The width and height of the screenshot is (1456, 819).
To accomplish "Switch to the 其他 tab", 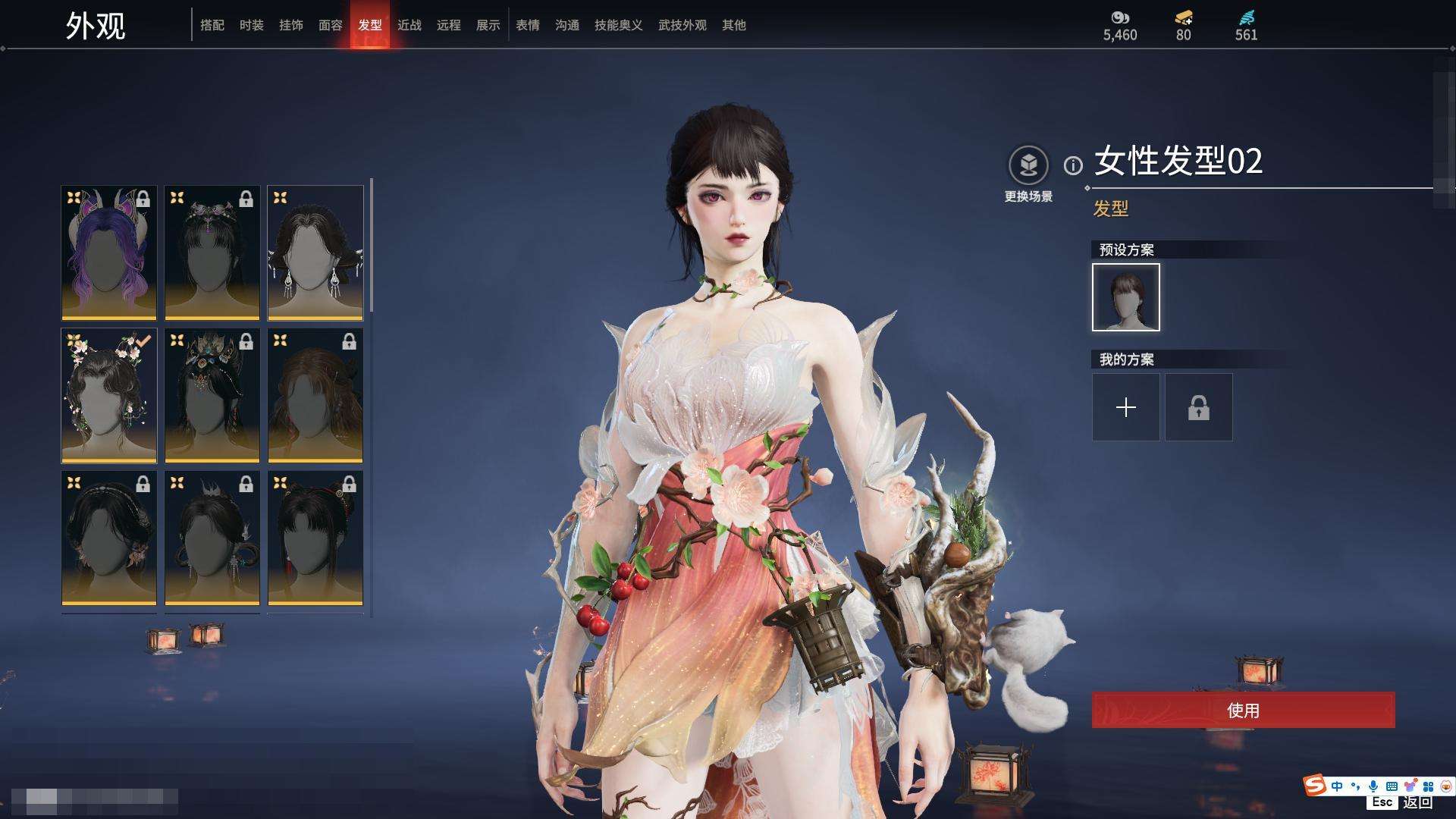I will pos(734,25).
